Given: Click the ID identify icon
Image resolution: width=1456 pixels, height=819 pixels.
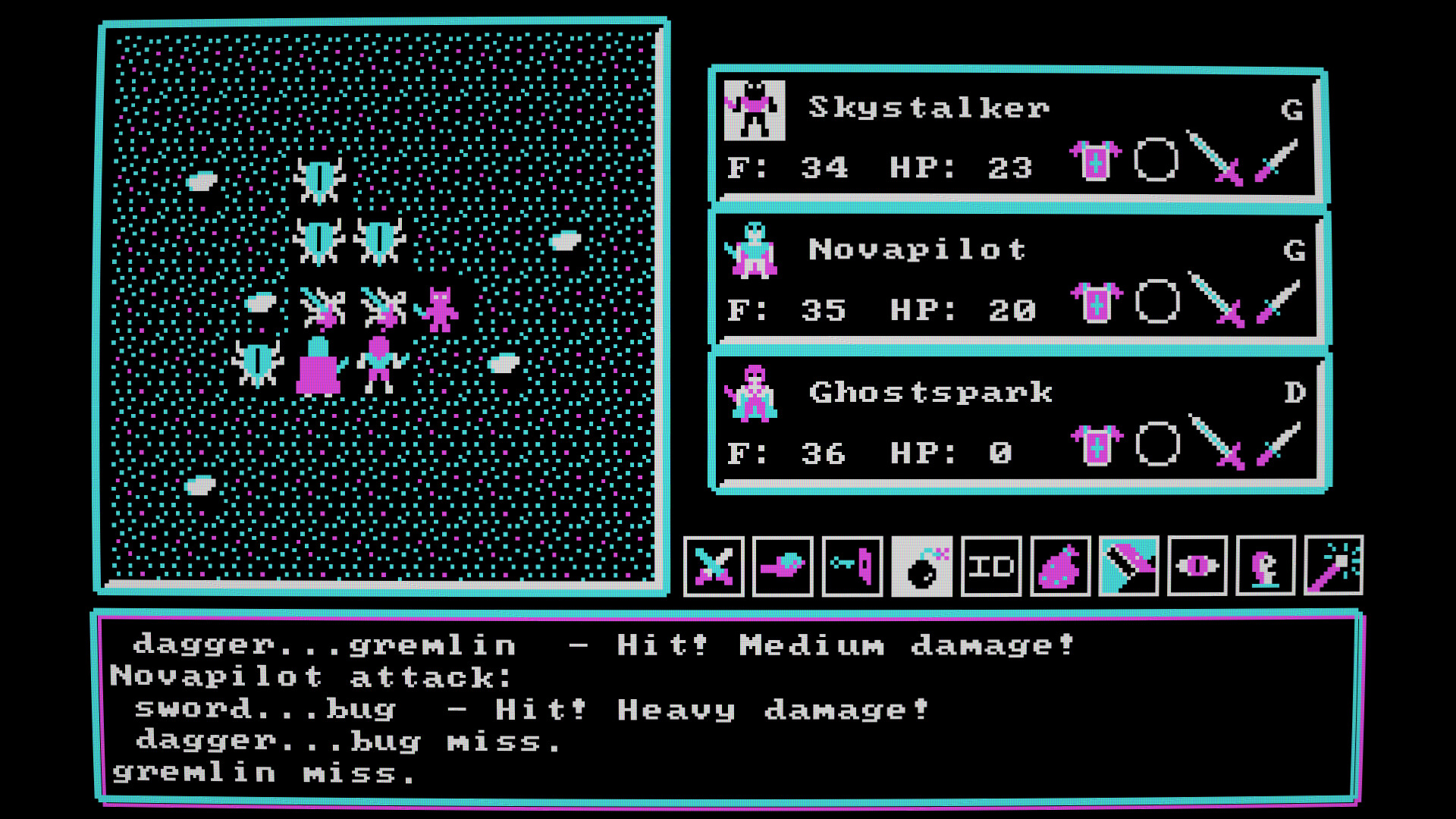Looking at the screenshot, I should 990,567.
